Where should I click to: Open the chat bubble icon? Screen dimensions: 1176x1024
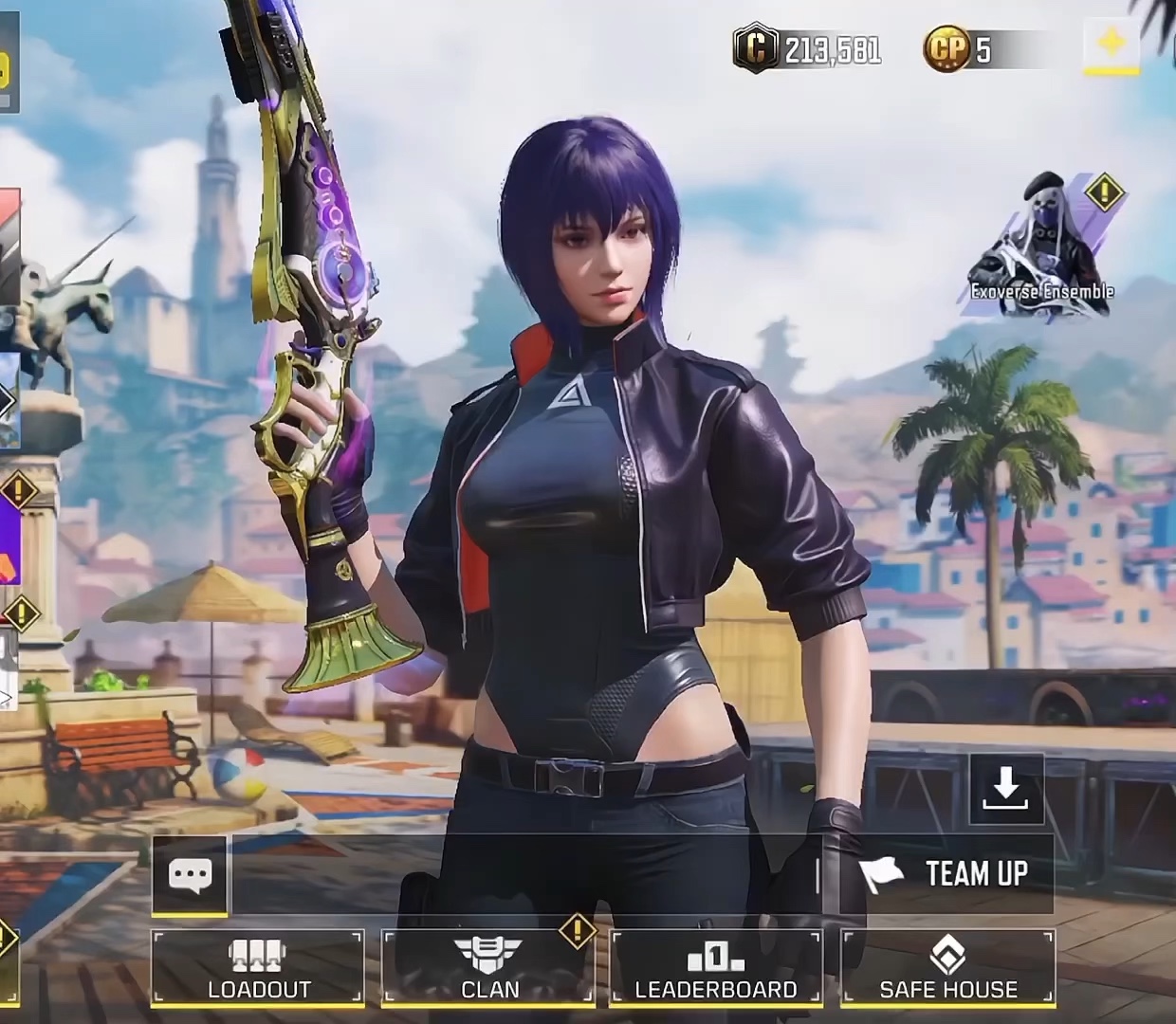[x=190, y=874]
